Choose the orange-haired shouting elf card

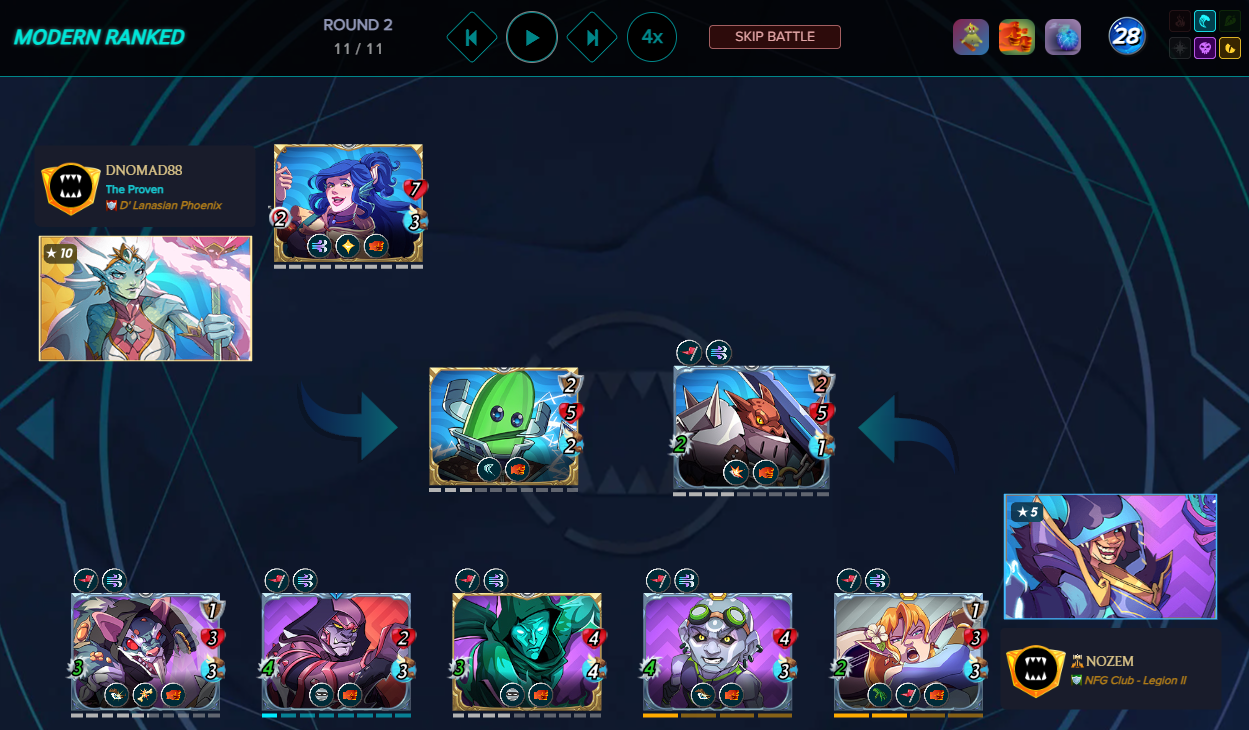(908, 651)
